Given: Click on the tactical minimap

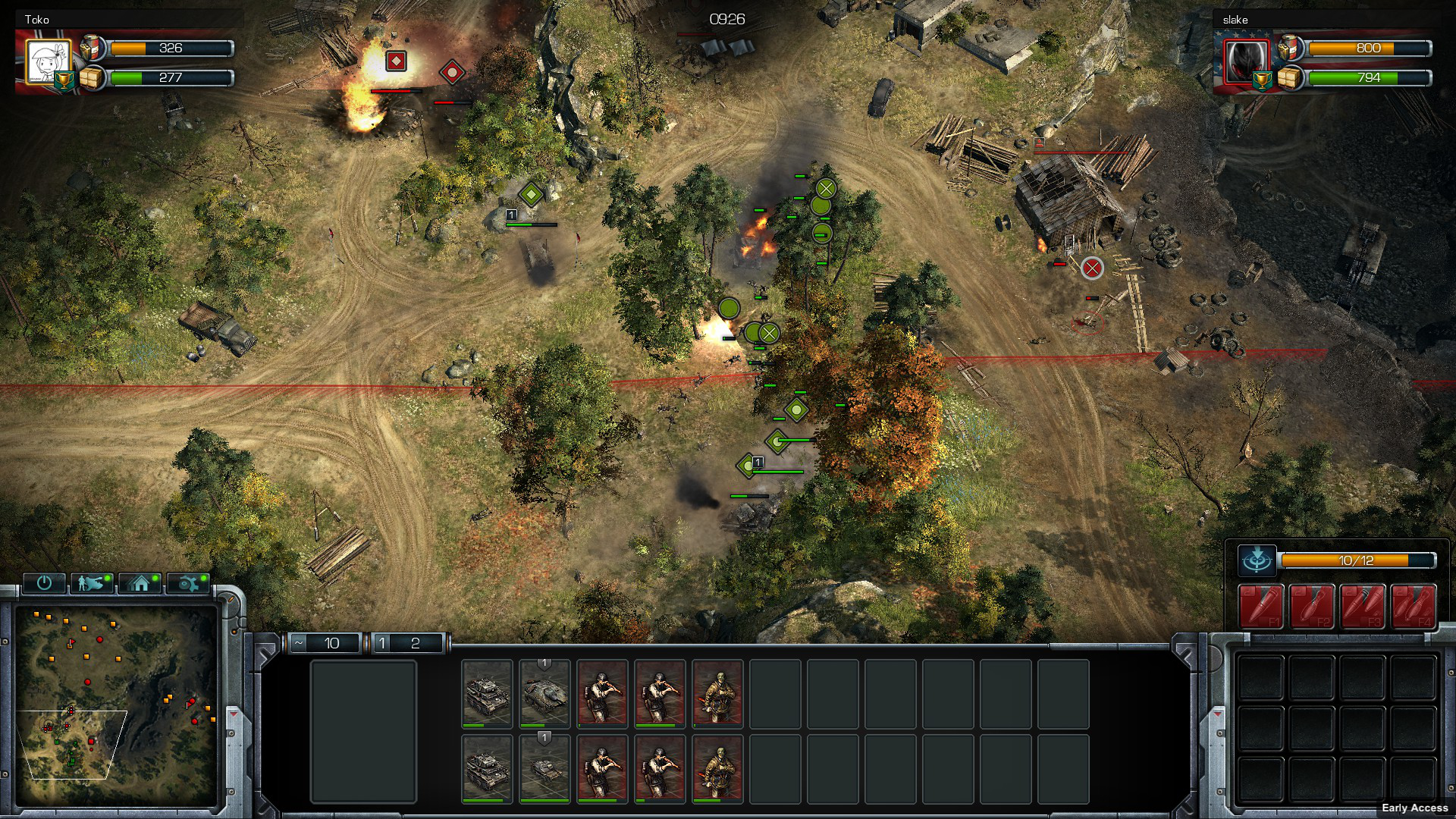Looking at the screenshot, I should tap(116, 705).
